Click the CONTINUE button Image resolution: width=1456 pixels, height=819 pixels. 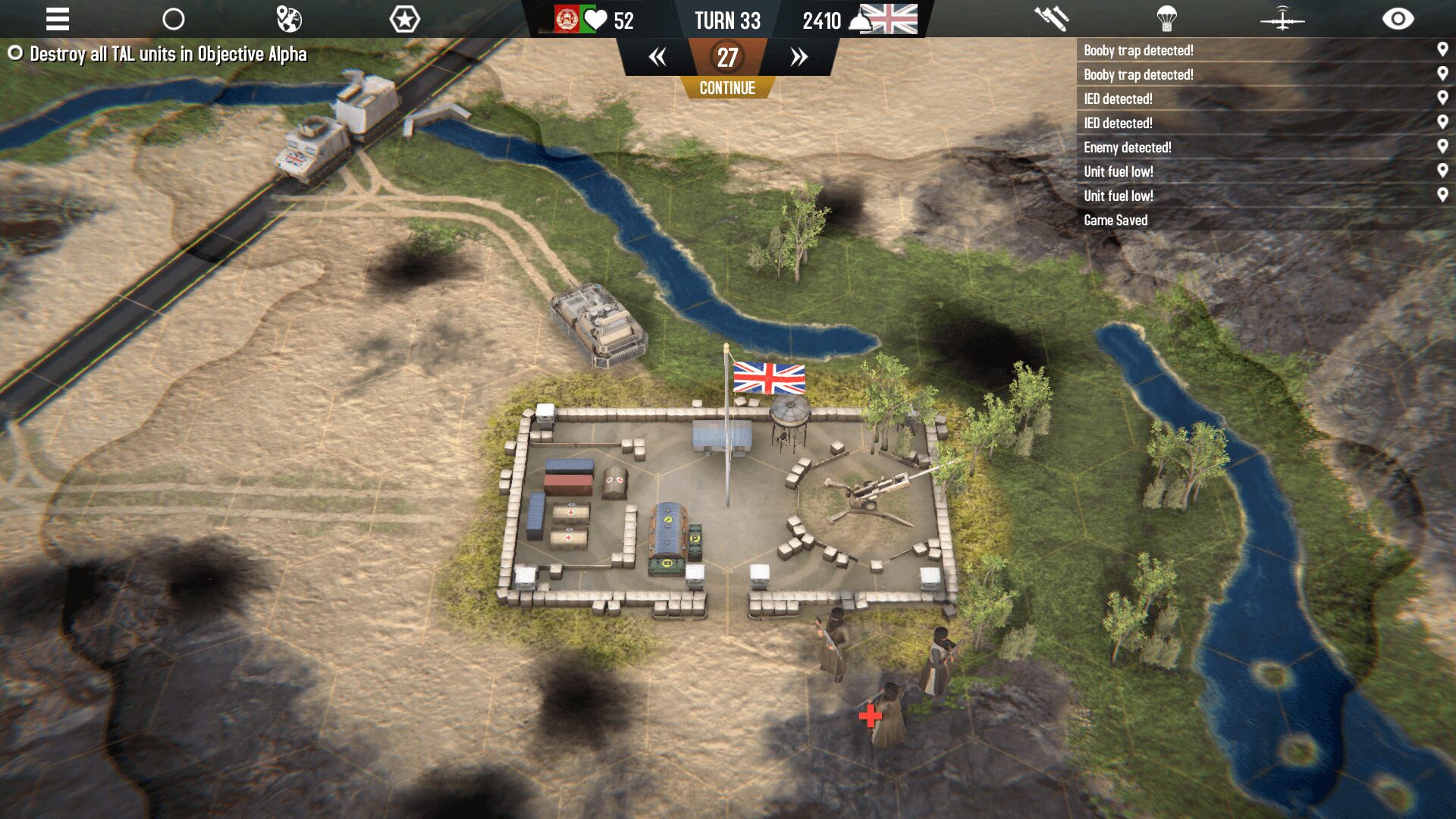click(727, 88)
